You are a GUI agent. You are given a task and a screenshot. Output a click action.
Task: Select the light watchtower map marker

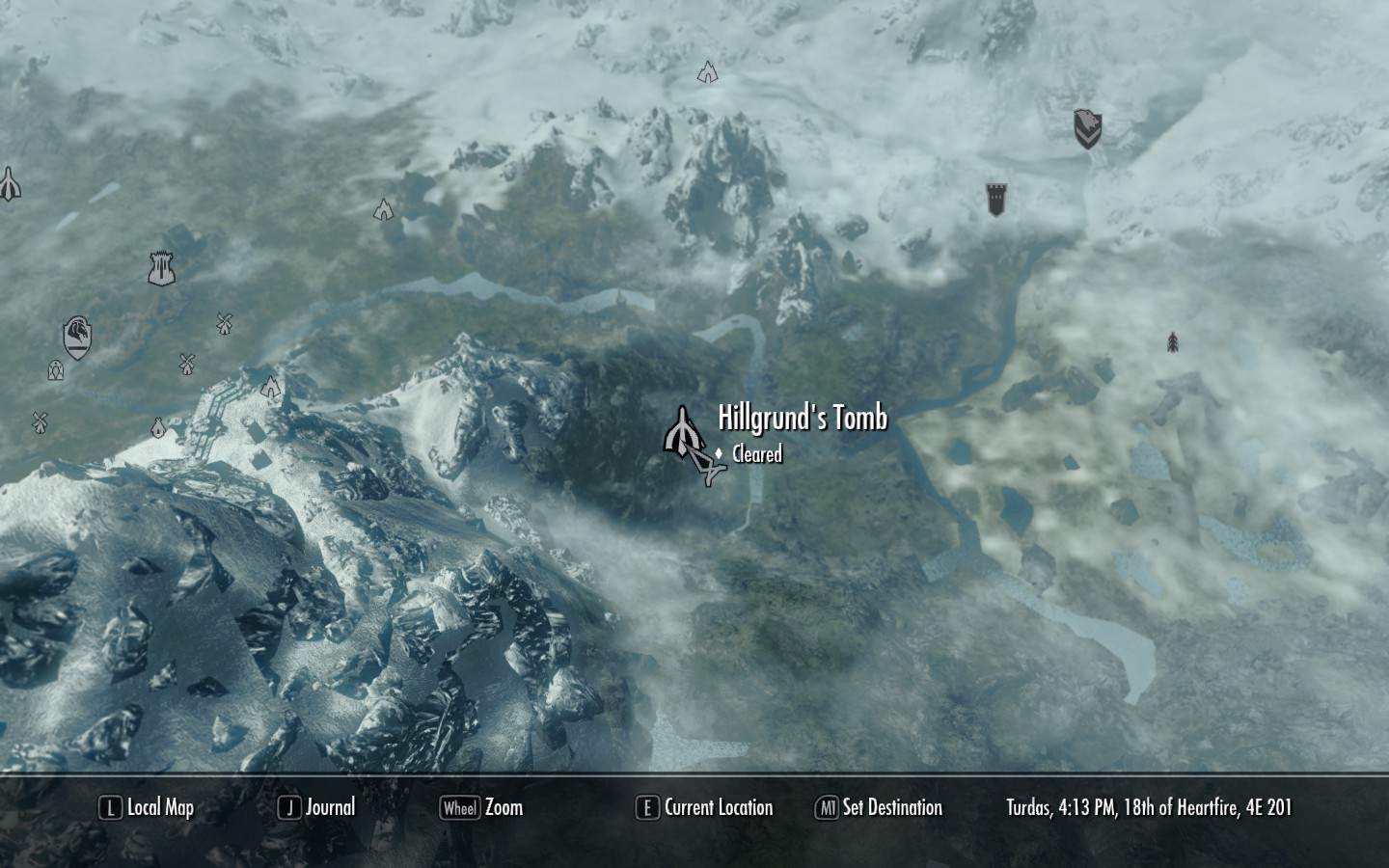[x=161, y=267]
